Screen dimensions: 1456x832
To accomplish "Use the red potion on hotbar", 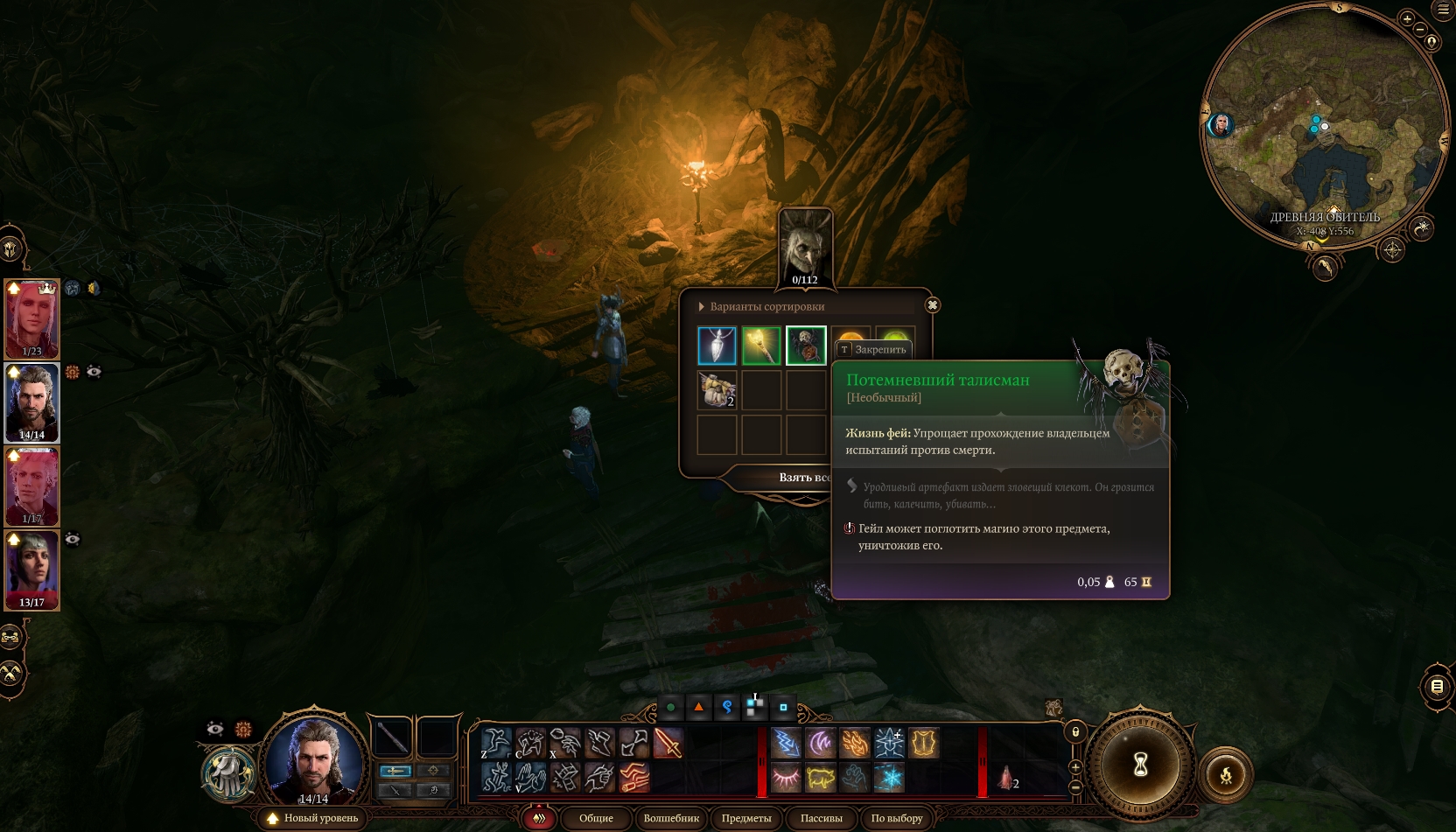I will (x=1005, y=777).
